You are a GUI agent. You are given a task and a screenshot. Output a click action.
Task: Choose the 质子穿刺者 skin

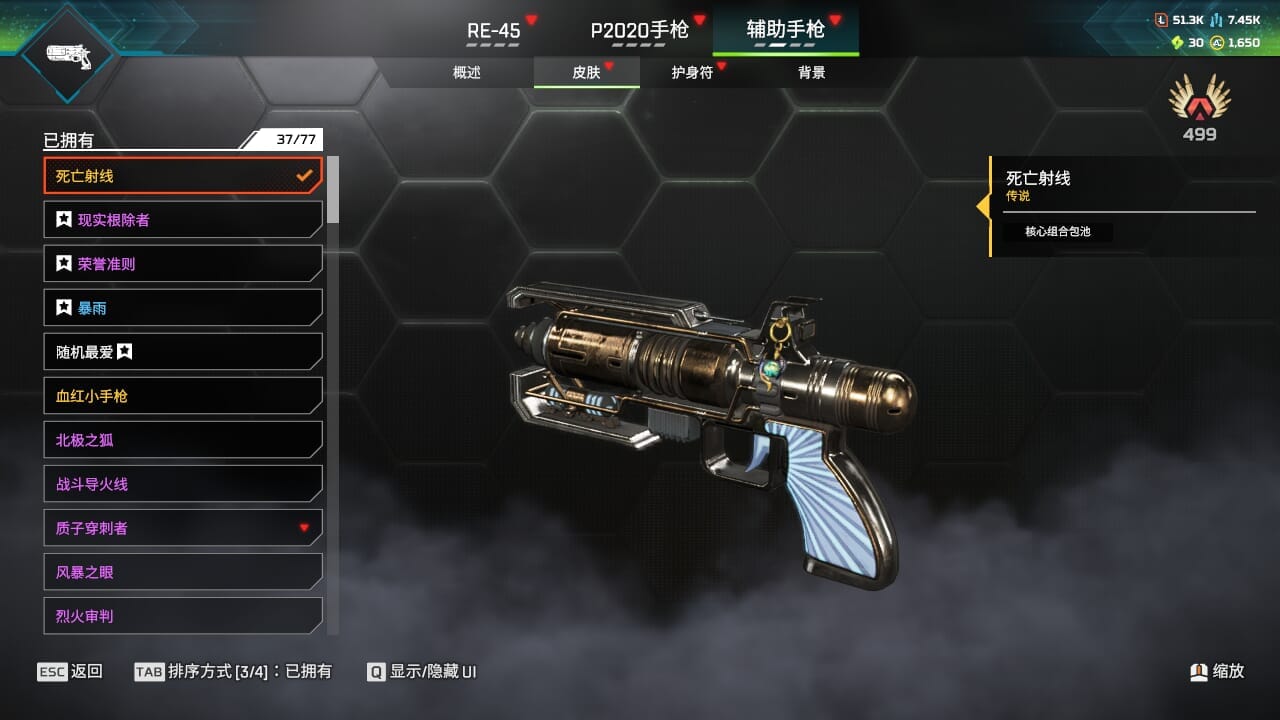[x=183, y=528]
